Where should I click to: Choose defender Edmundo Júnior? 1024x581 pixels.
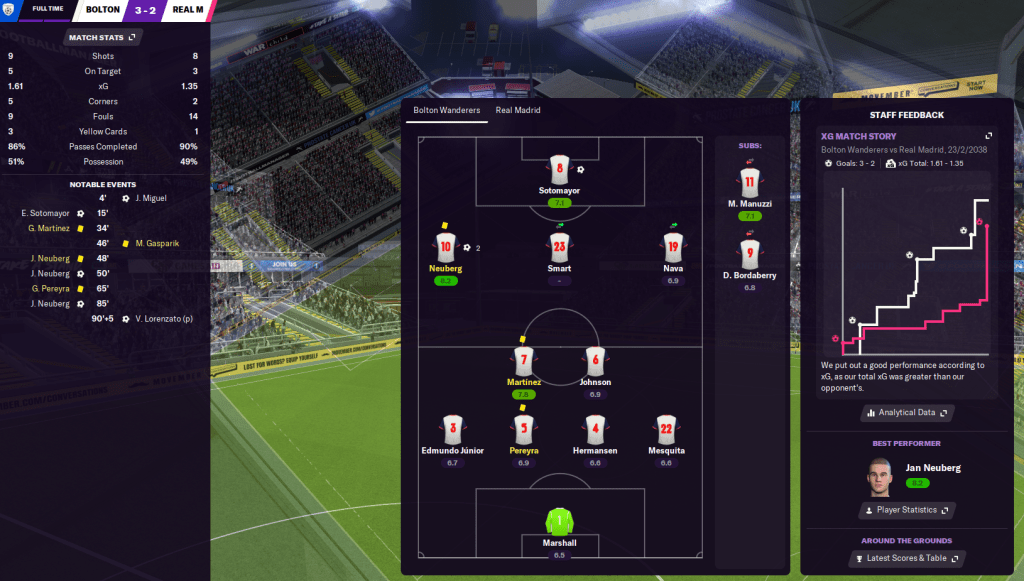(452, 429)
